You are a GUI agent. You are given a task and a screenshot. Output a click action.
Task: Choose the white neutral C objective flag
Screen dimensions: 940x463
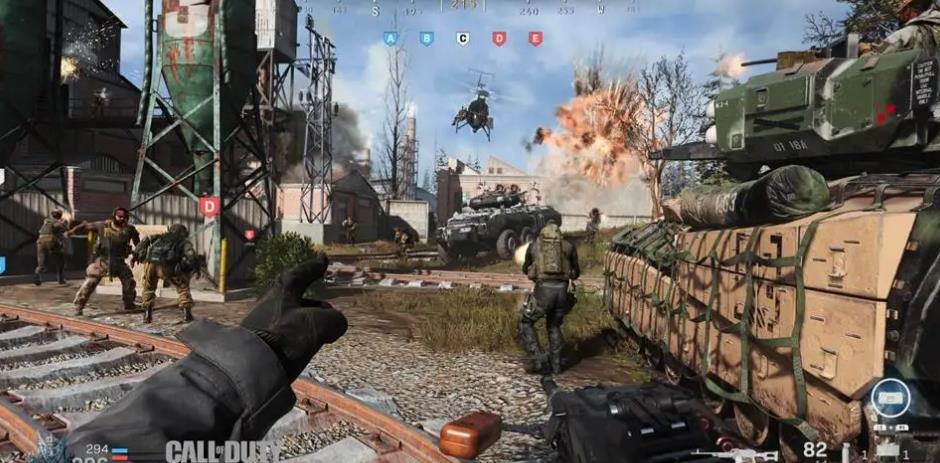(462, 38)
